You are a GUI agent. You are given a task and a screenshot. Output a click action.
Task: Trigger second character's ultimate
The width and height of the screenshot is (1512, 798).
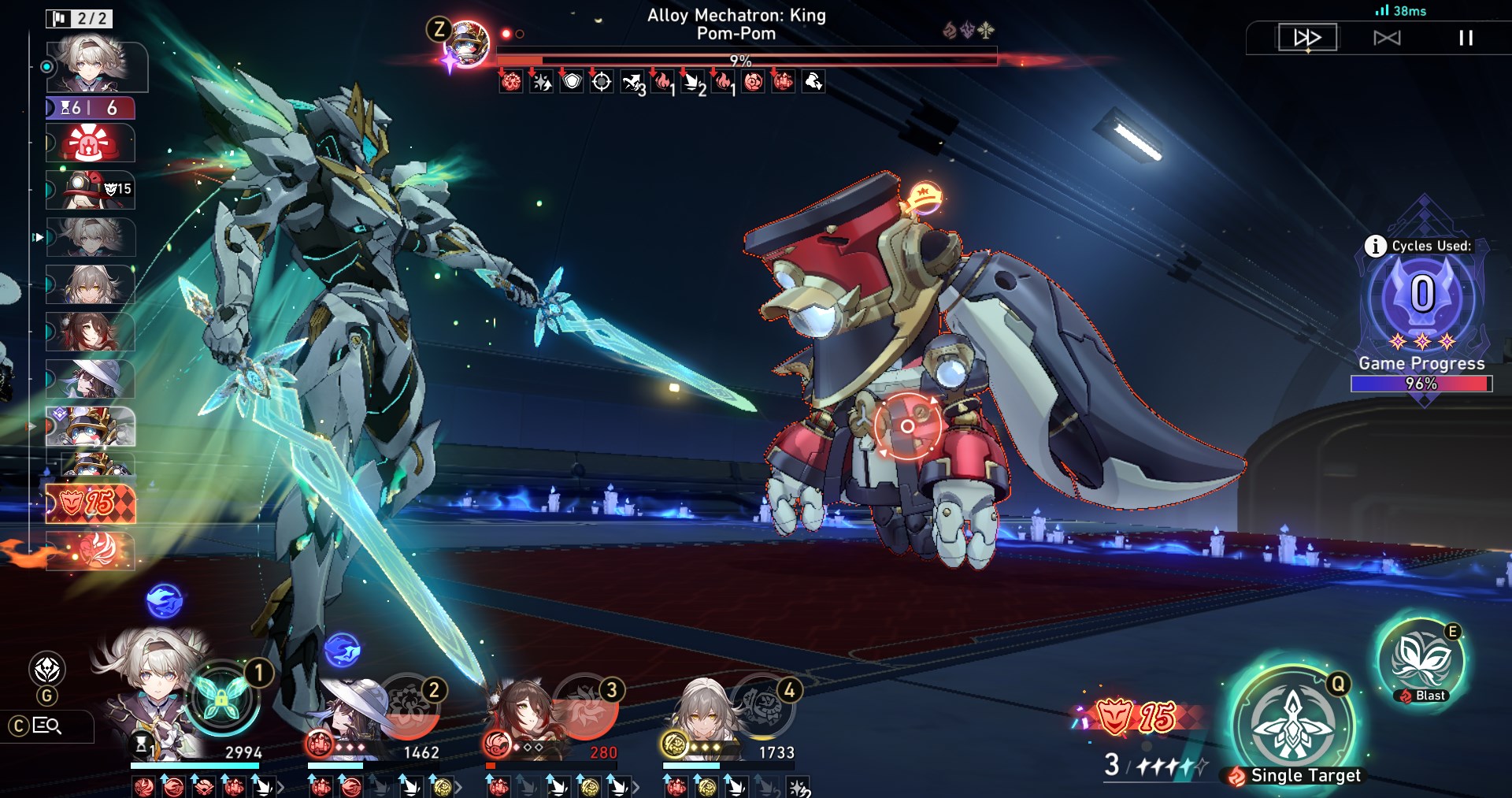(408, 703)
